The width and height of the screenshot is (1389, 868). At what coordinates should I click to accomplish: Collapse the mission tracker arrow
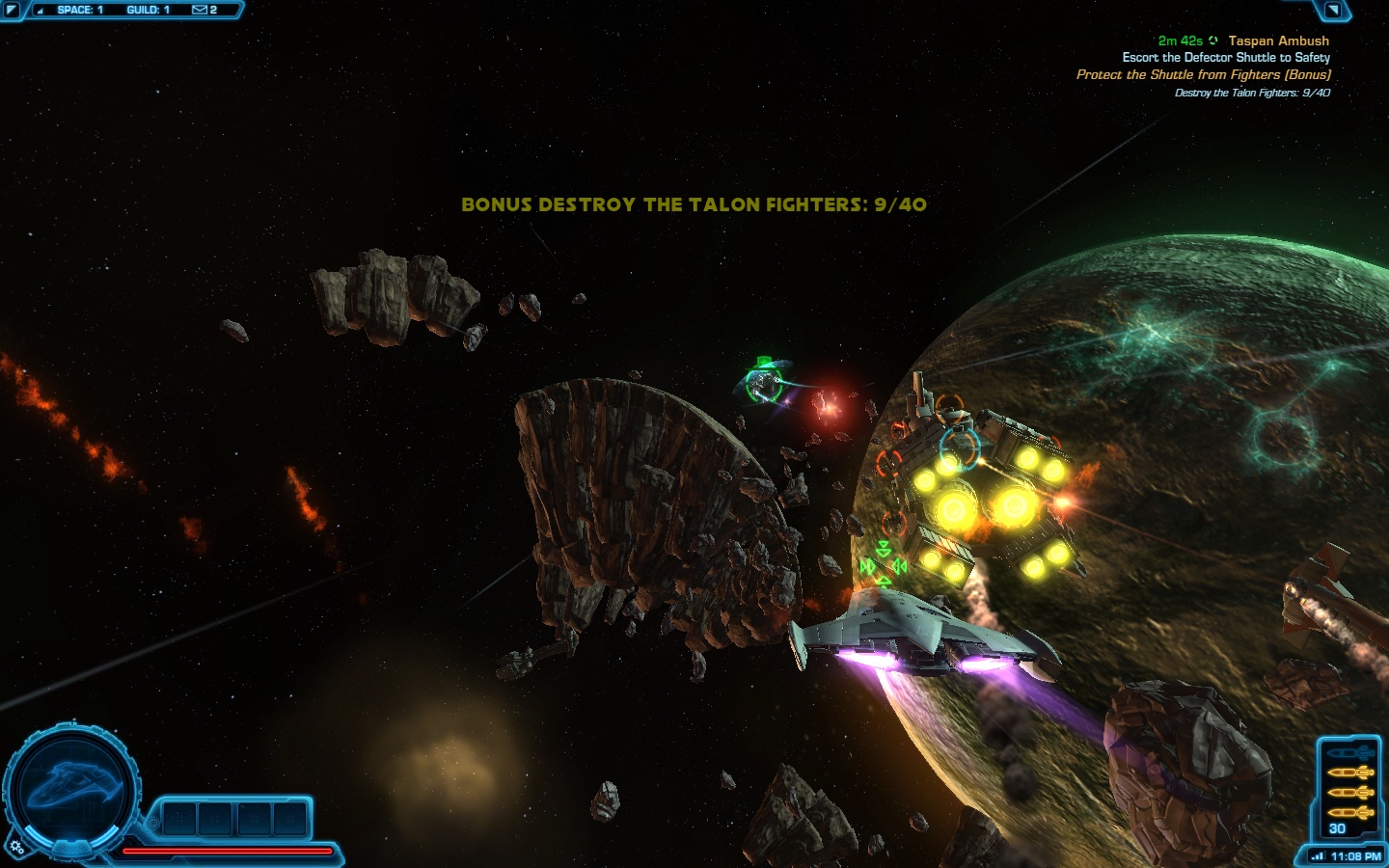1333,11
